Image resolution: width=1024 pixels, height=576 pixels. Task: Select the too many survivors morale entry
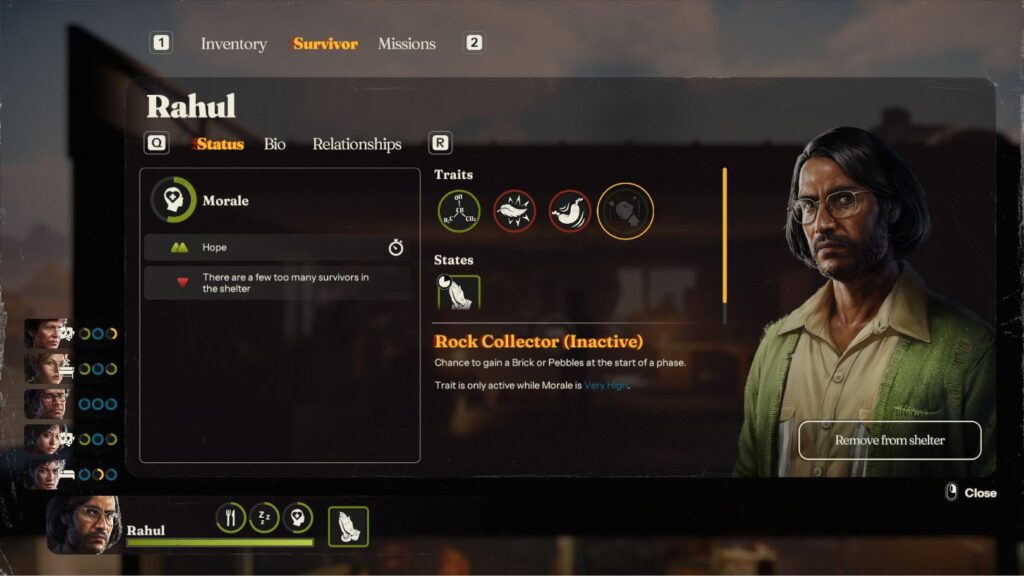click(x=276, y=282)
